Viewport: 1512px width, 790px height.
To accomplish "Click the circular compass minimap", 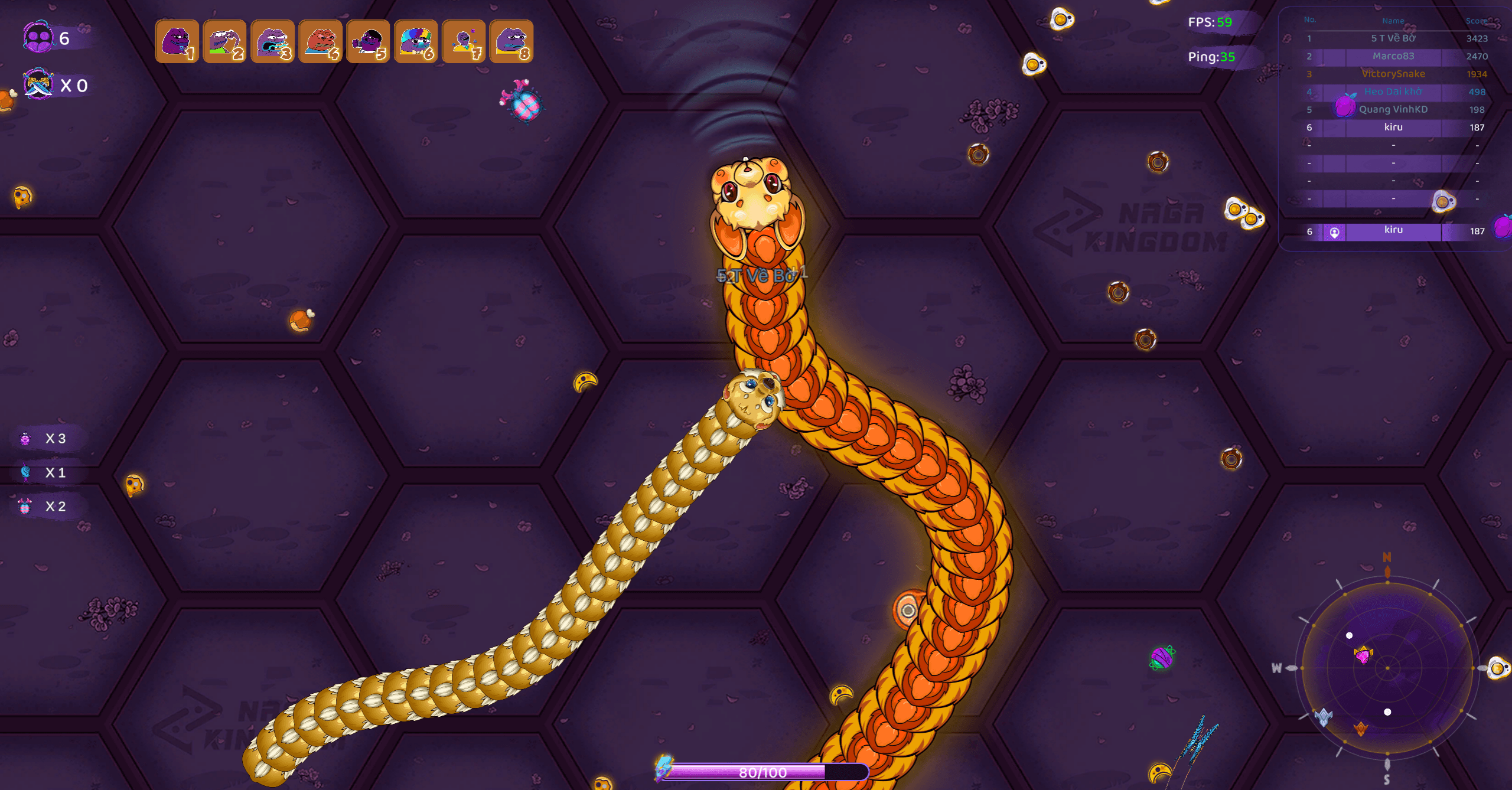I will [x=1387, y=668].
